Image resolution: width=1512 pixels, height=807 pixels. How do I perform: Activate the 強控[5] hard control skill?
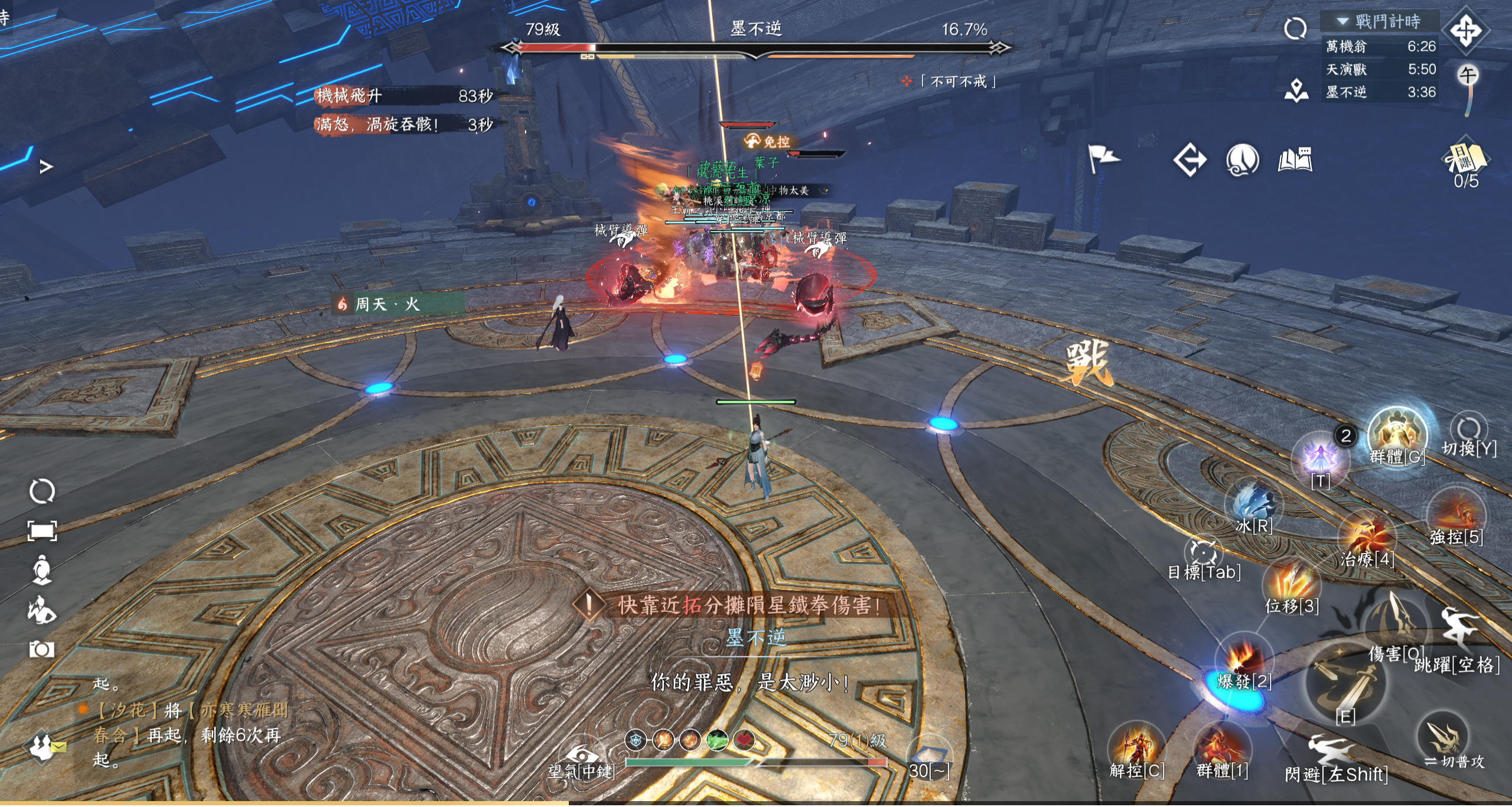coord(1456,515)
